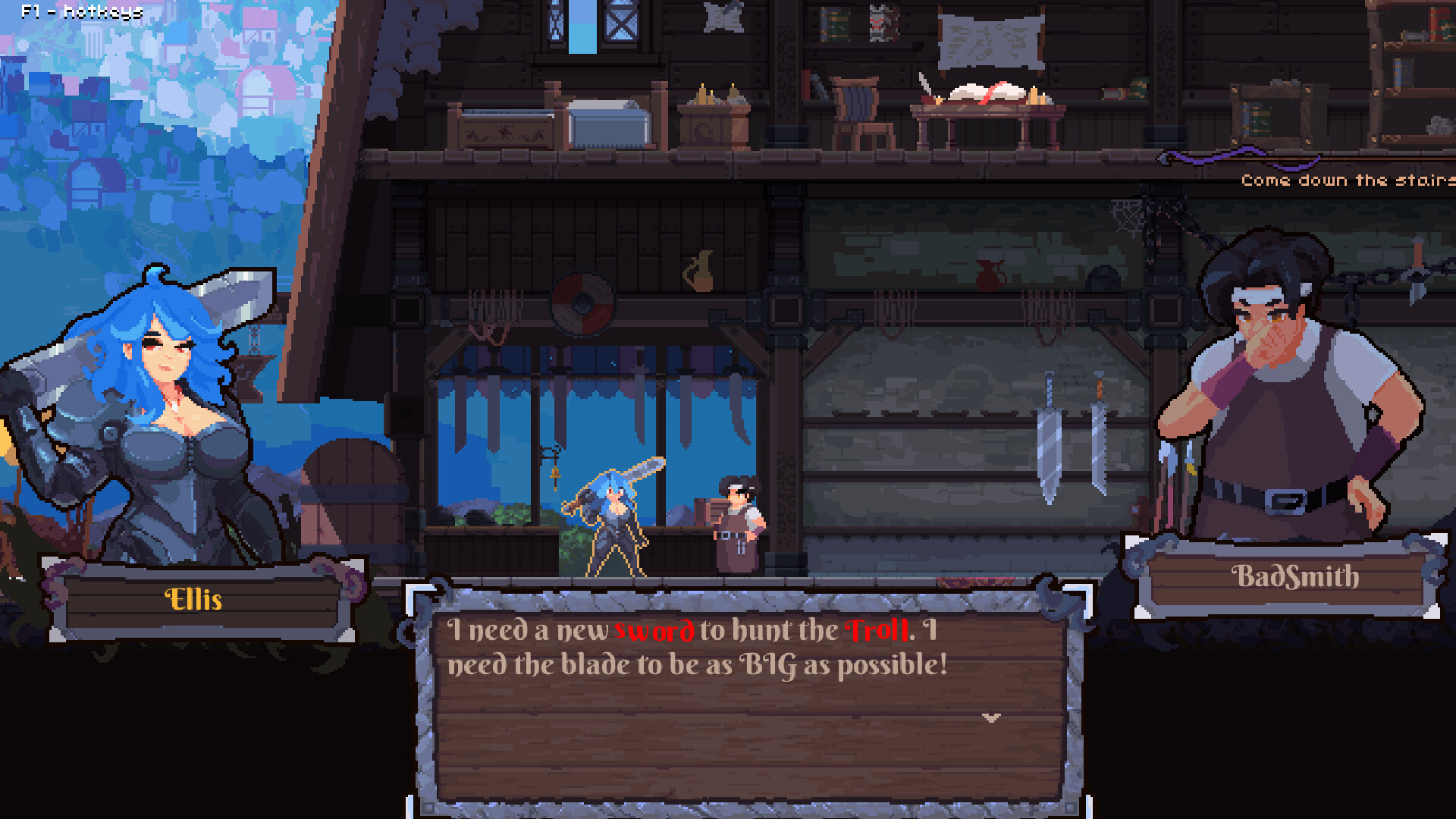Click the blacksmith NPC standing in the shop
The height and width of the screenshot is (819, 1456).
[739, 523]
